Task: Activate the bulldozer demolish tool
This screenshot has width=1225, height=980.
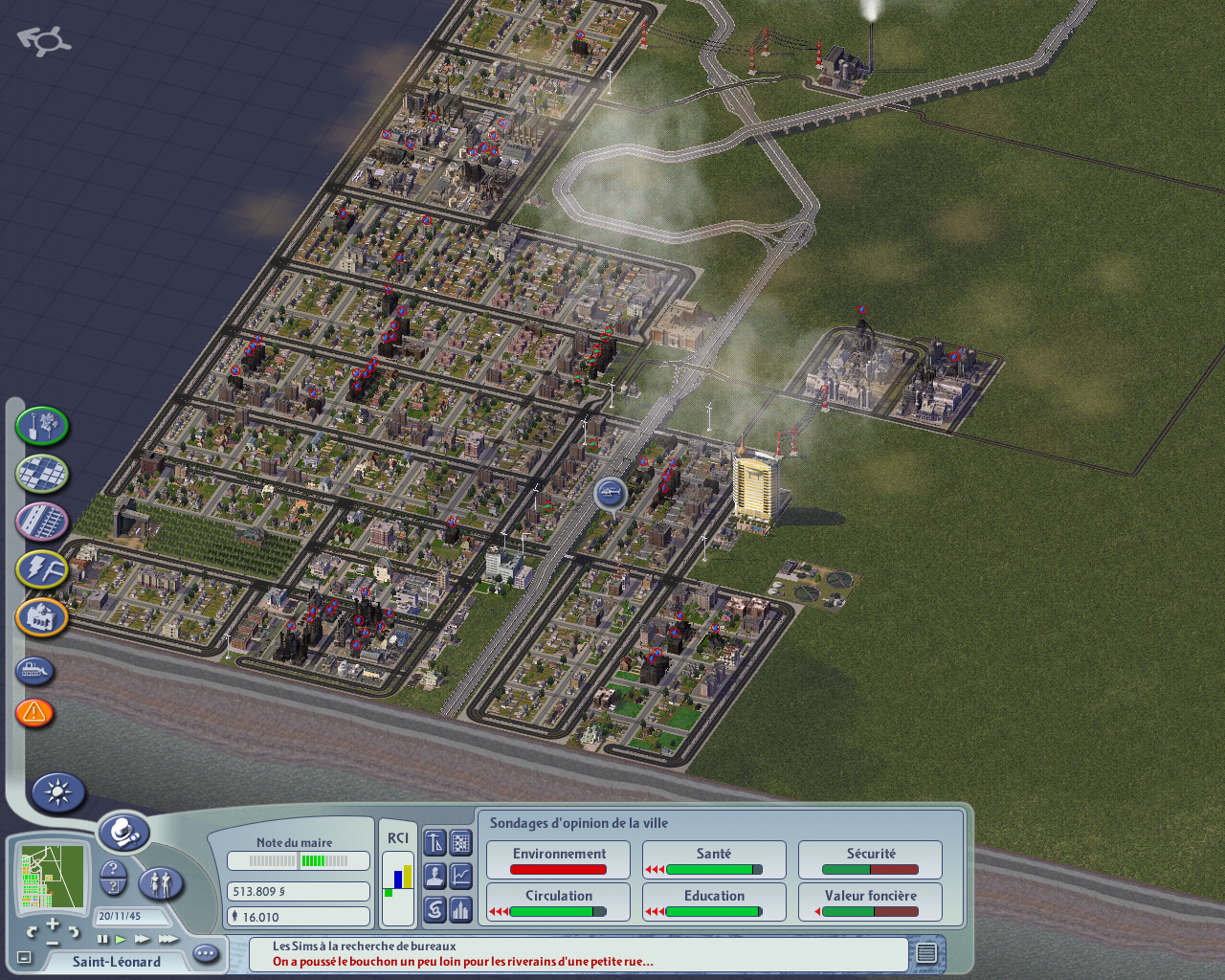Action: coord(34,670)
